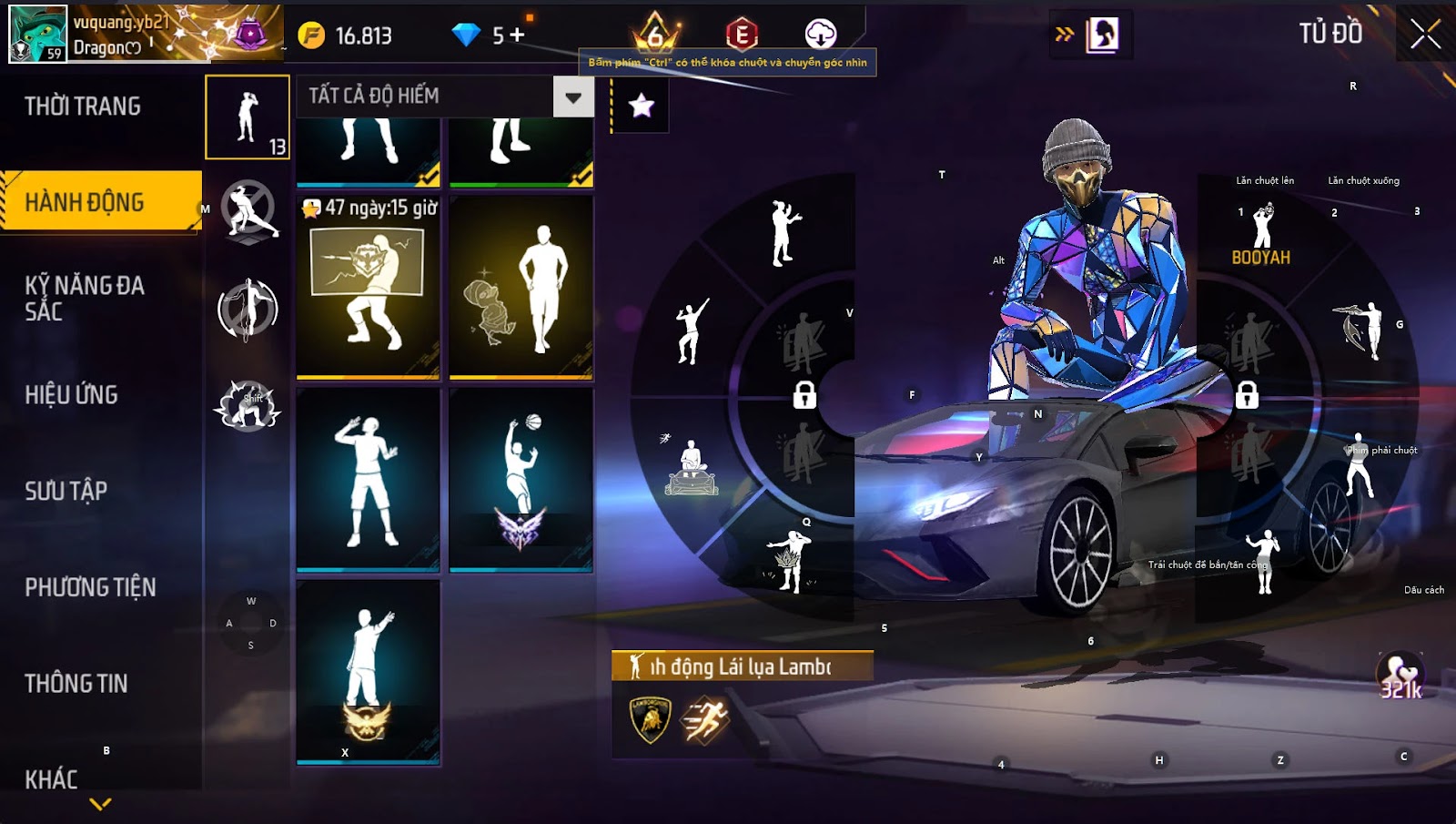Open the Hiệu Ứng category
1456x824 pixels.
(x=72, y=394)
